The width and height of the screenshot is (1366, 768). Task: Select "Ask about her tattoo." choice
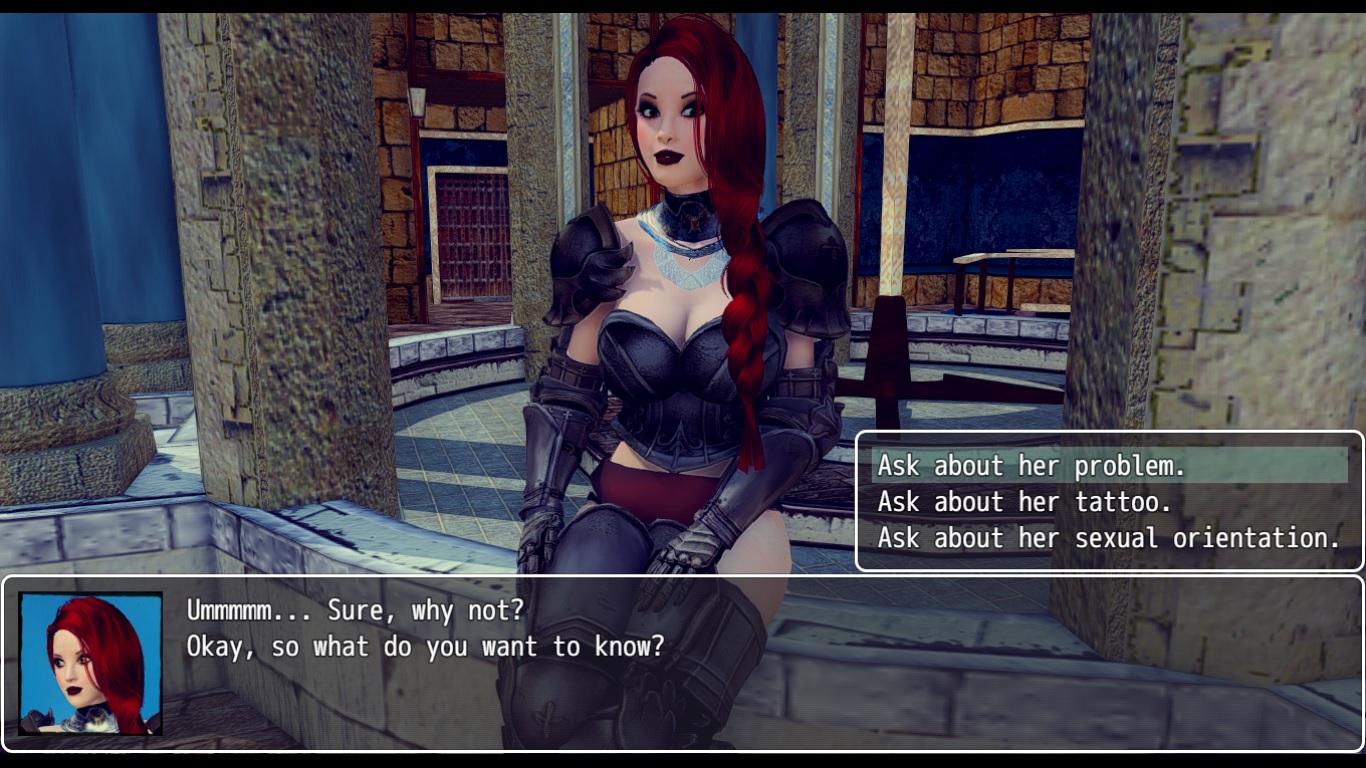click(1024, 502)
